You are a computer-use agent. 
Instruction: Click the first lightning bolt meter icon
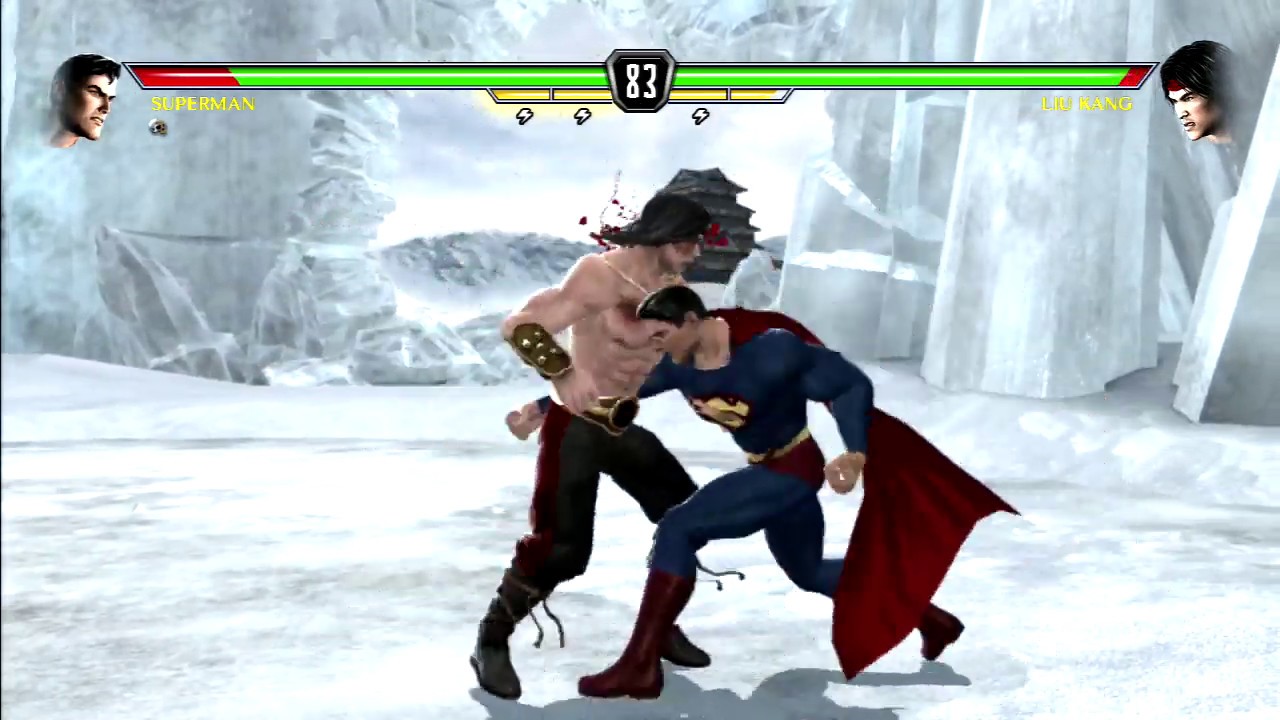[x=523, y=115]
